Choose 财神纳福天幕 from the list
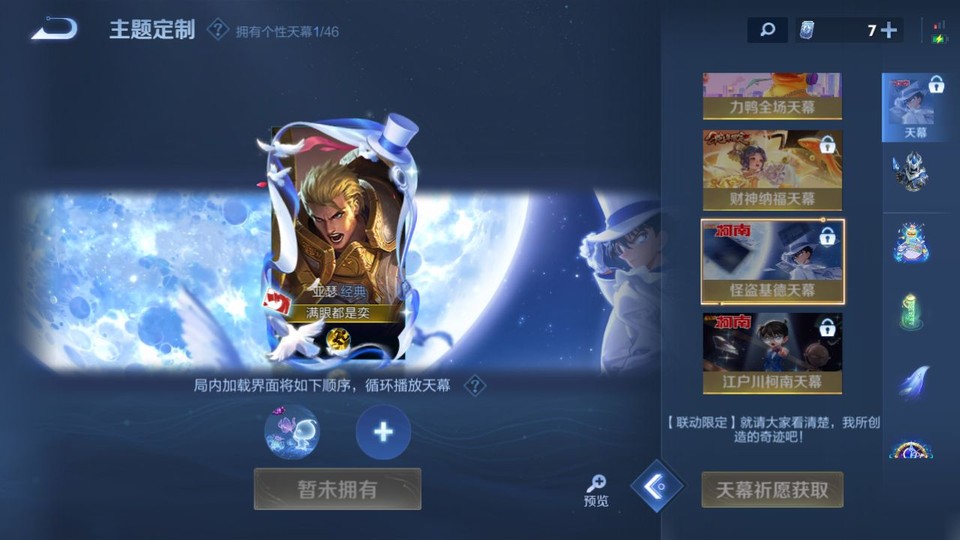 pos(771,169)
